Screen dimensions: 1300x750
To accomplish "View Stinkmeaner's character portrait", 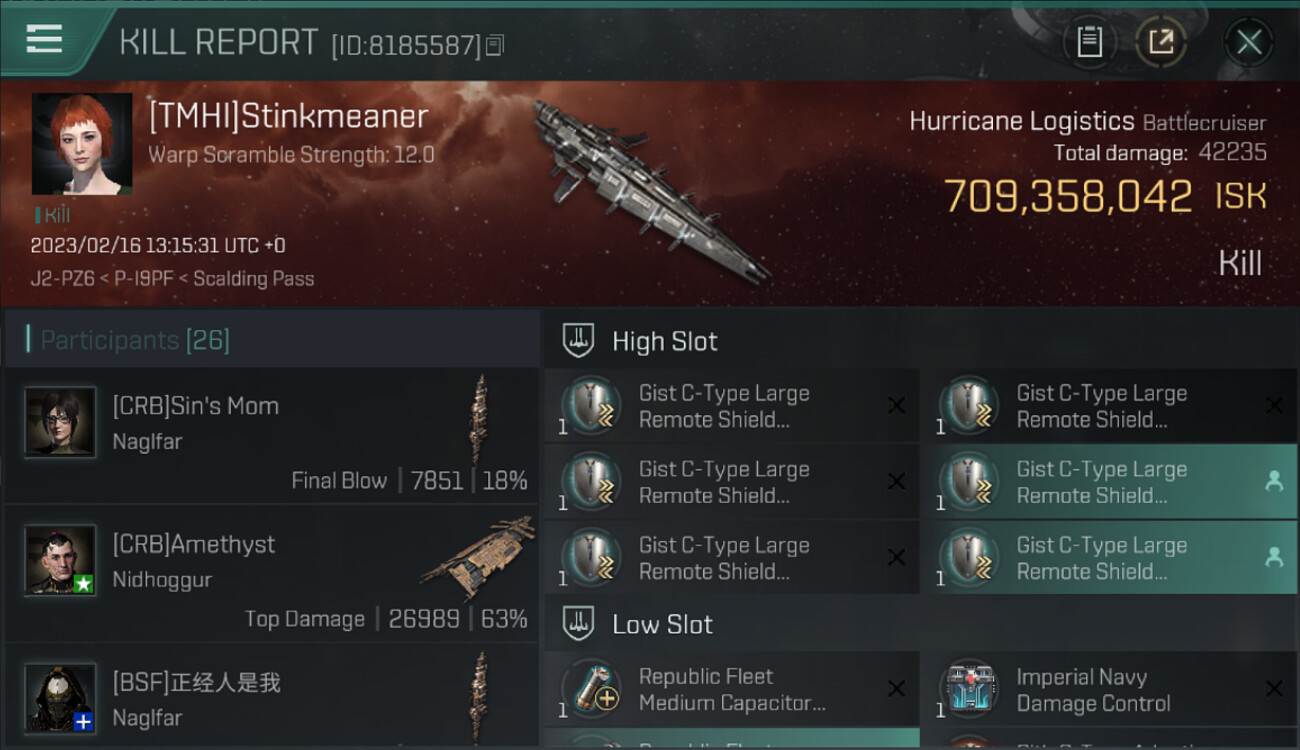I will click(x=82, y=144).
